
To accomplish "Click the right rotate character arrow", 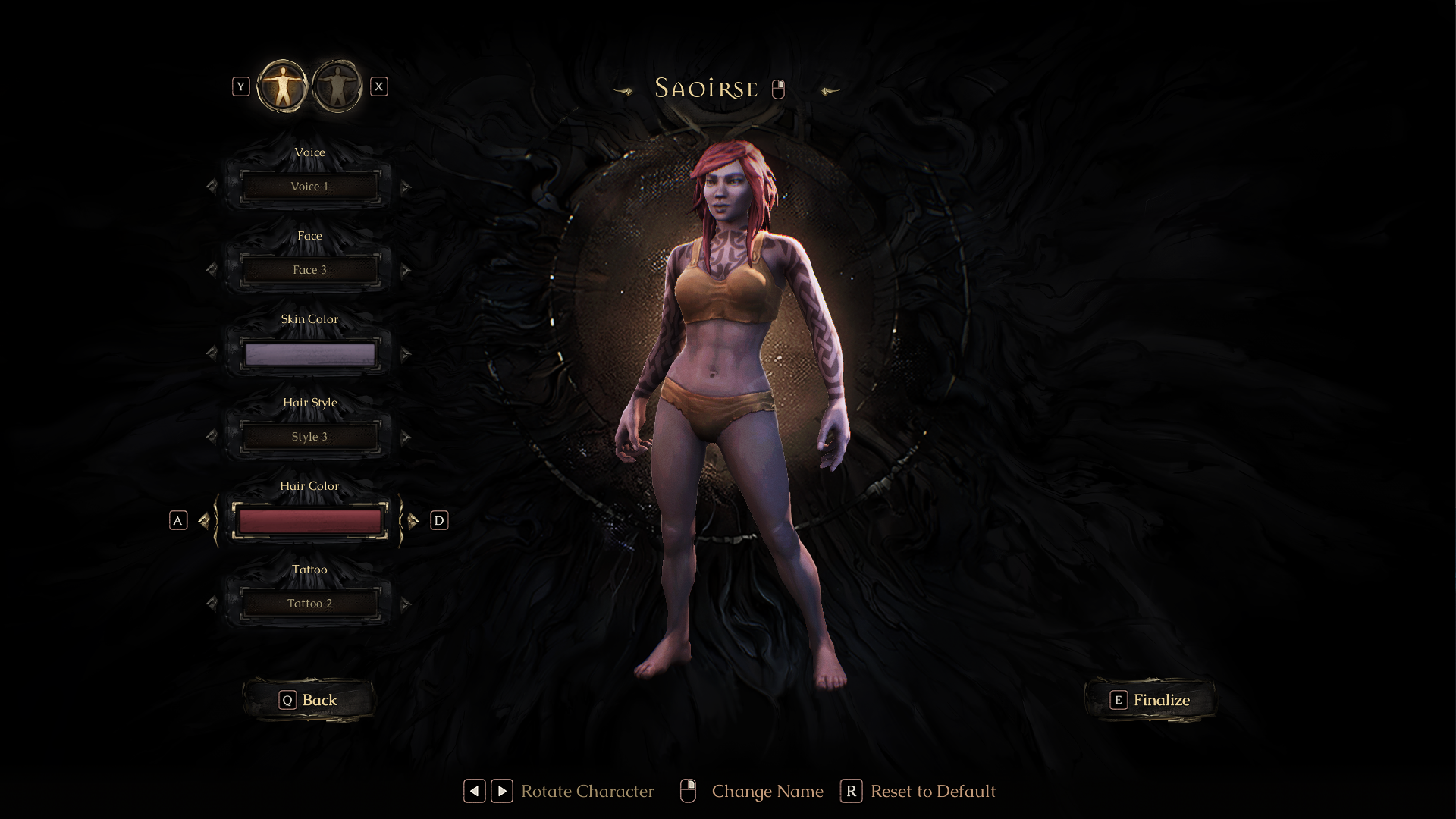I will (x=501, y=791).
